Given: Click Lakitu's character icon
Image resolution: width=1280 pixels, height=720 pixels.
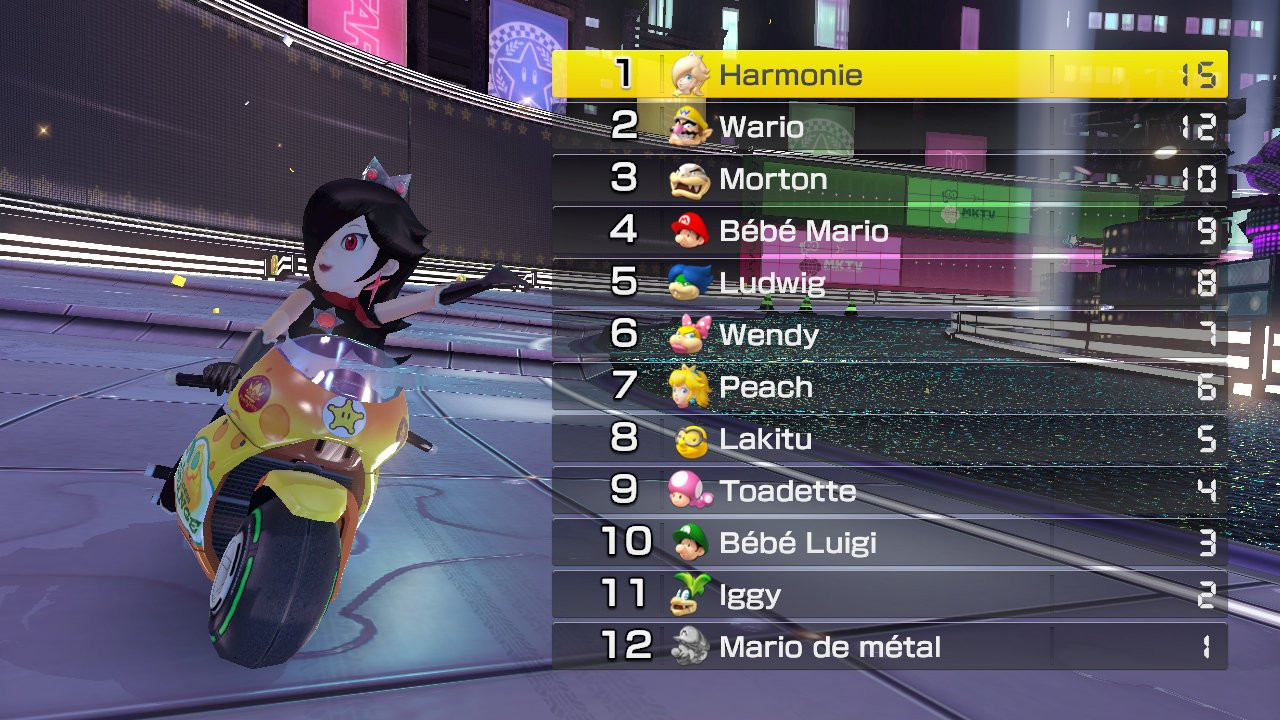Looking at the screenshot, I should pyautogui.click(x=691, y=439).
